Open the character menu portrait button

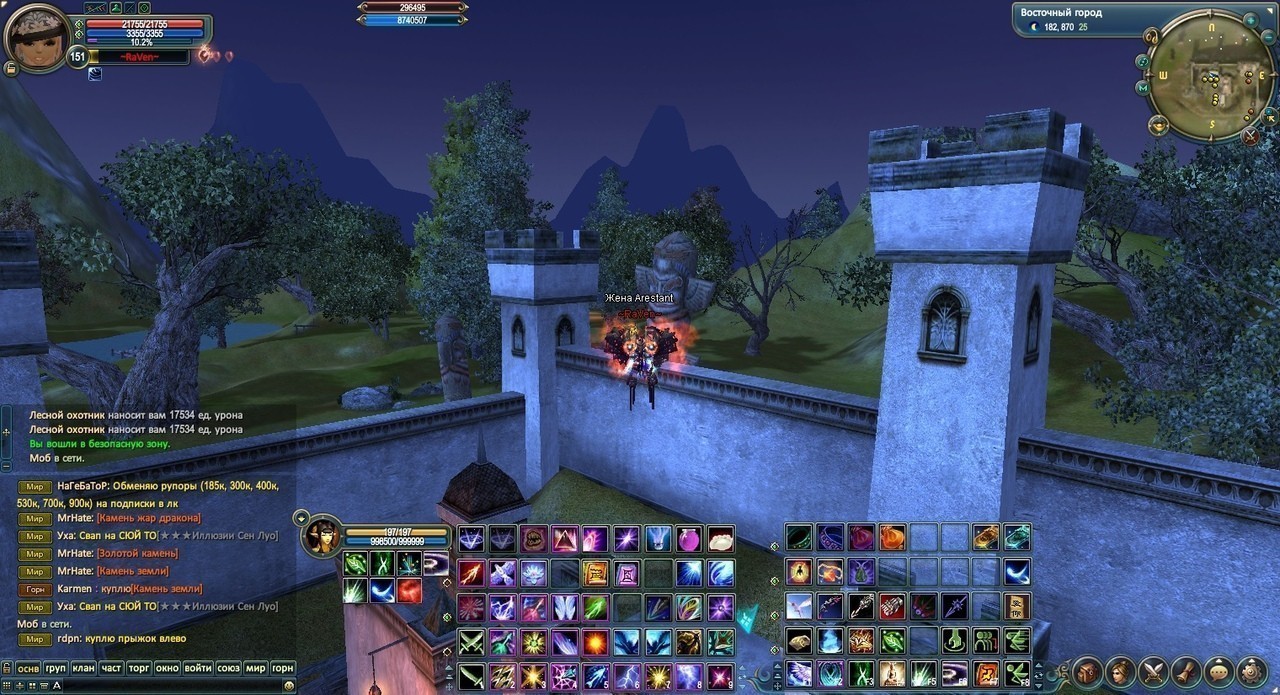[x=1121, y=671]
